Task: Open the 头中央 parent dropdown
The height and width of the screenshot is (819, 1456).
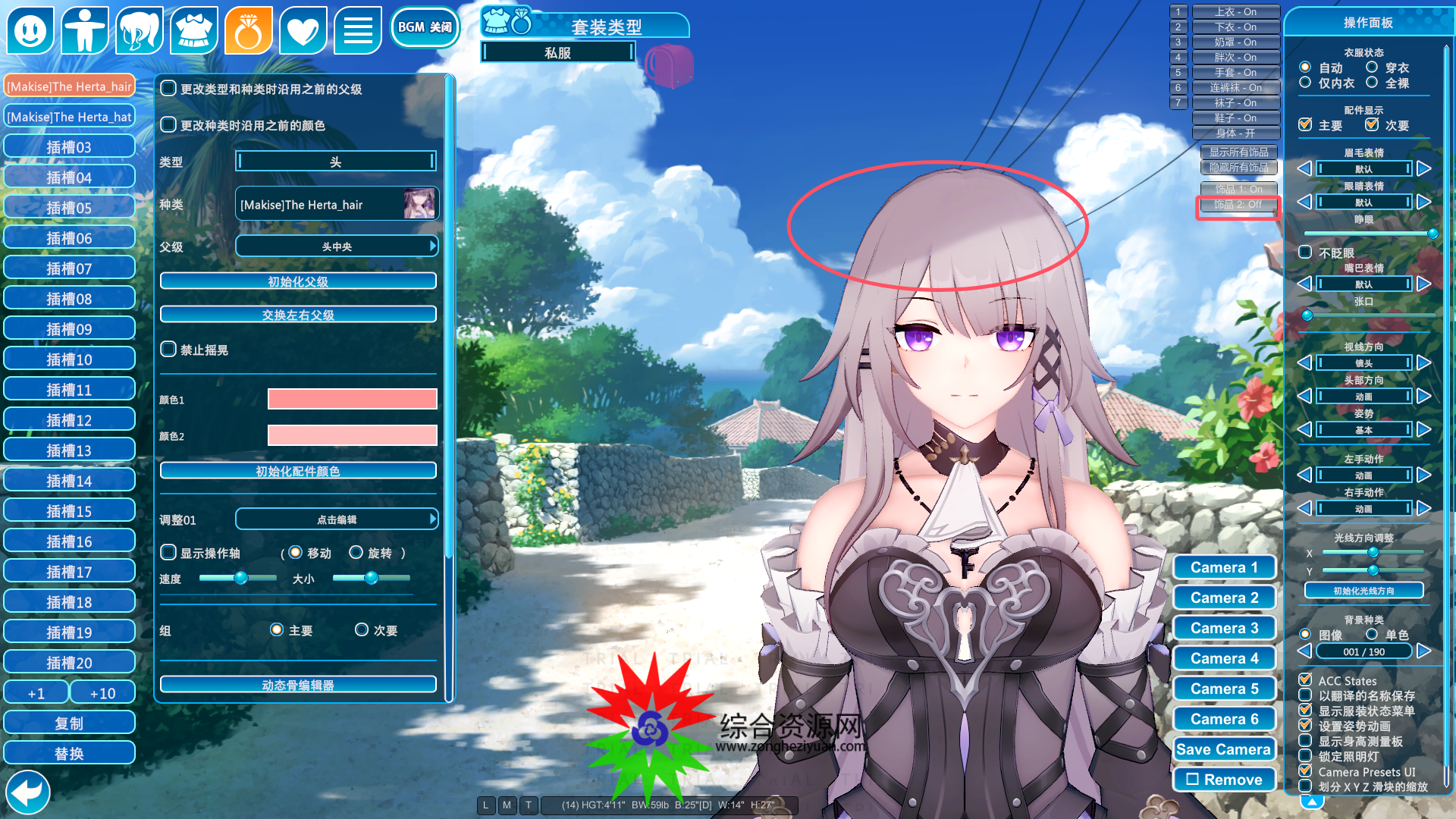Action: pyautogui.click(x=337, y=246)
